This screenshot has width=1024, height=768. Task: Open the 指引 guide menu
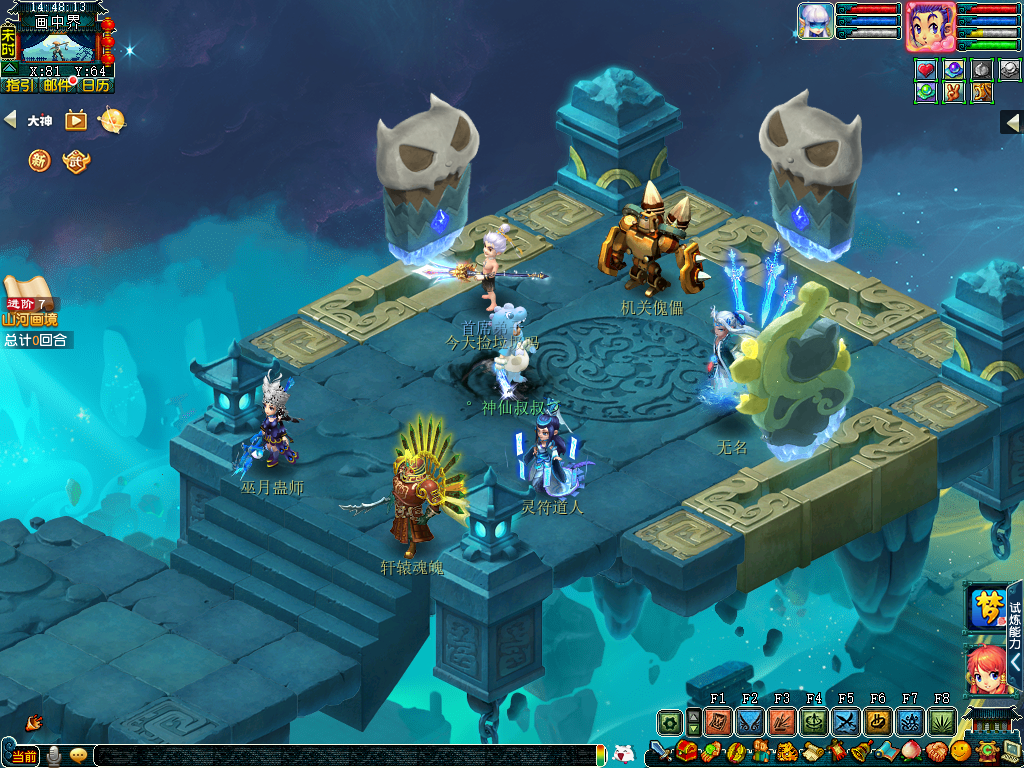(x=20, y=86)
